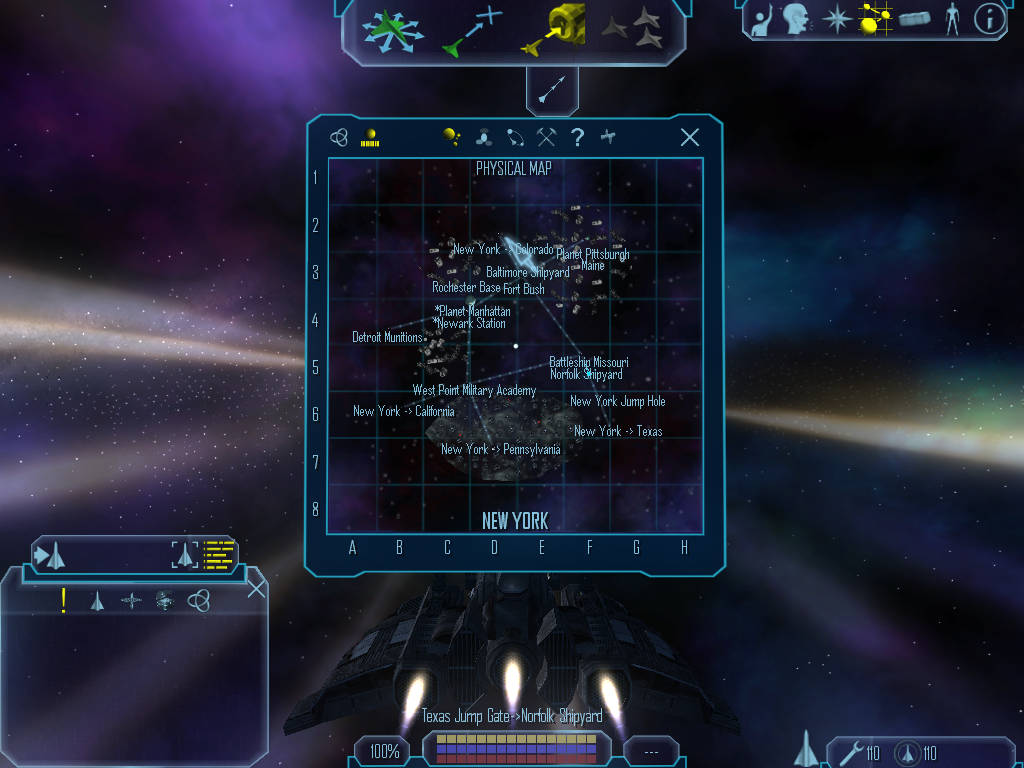Screen dimensions: 1024x768
Task: Show the question mark legend on the map
Action: (x=577, y=138)
